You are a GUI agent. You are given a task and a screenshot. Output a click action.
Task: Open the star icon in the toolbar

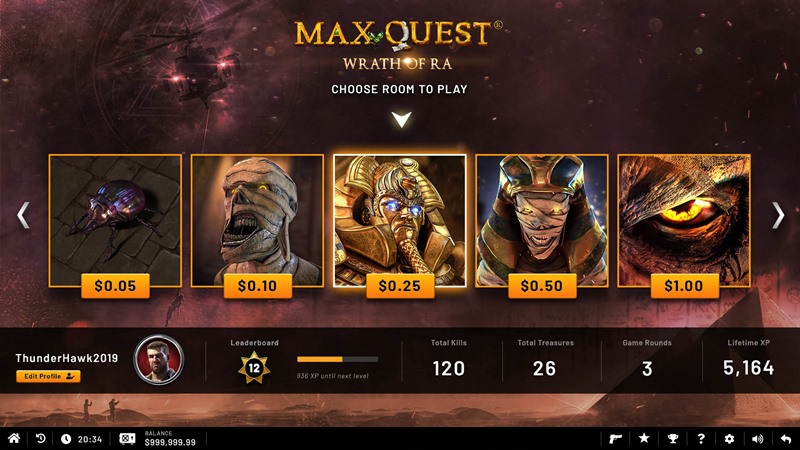click(x=644, y=439)
